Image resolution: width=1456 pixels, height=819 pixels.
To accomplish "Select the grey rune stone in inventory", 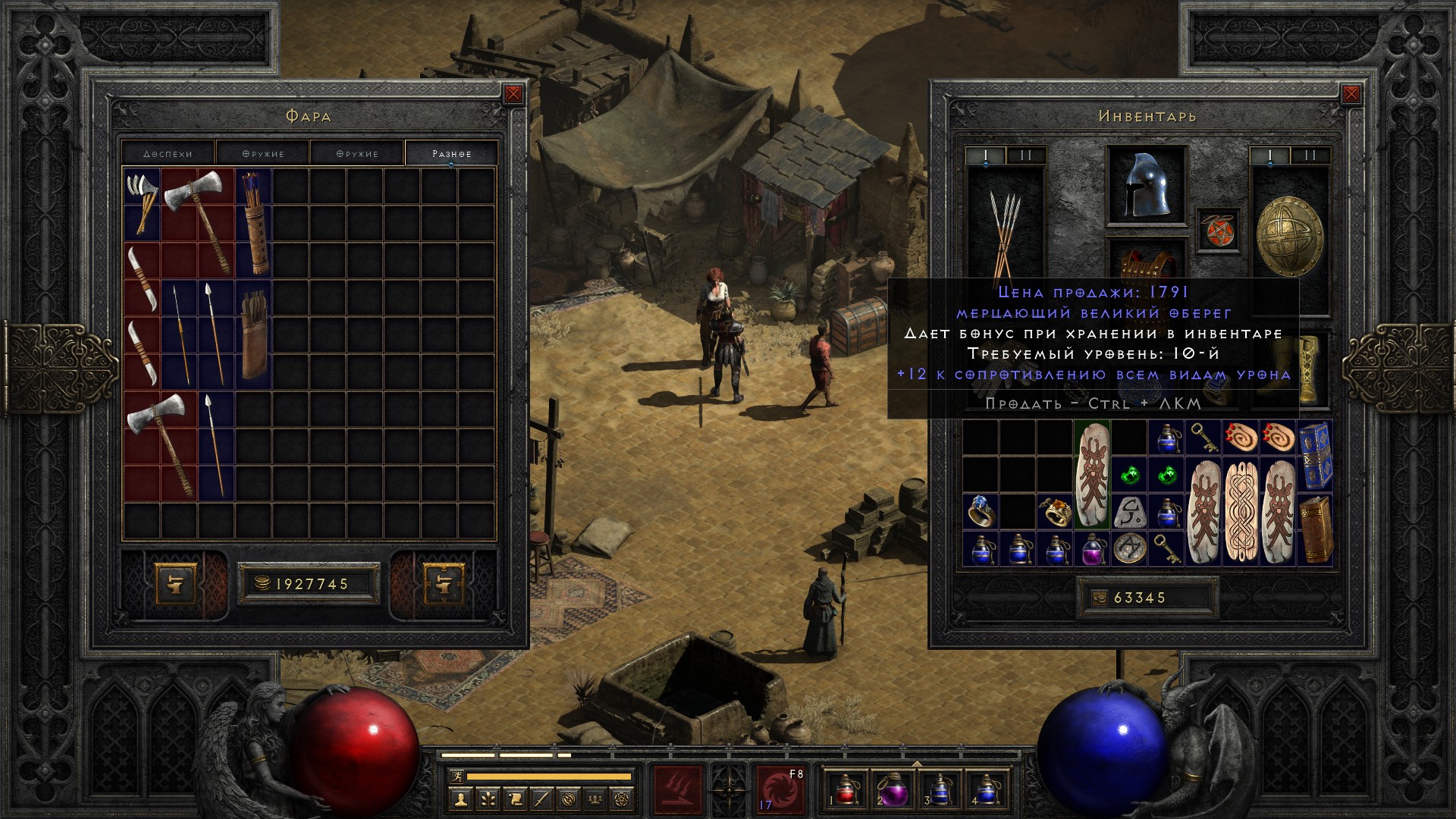I will tap(1128, 512).
